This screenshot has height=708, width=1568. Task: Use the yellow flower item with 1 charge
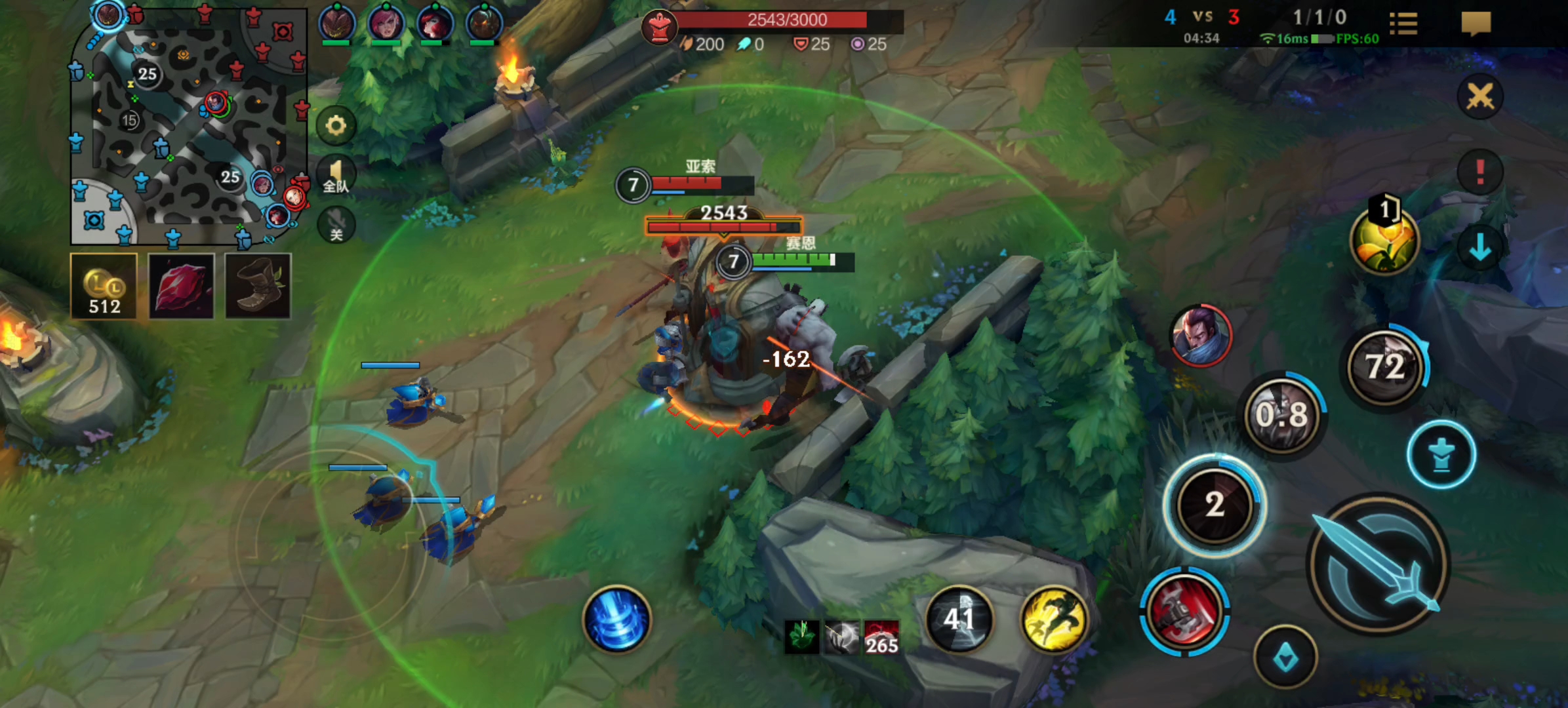click(1384, 239)
